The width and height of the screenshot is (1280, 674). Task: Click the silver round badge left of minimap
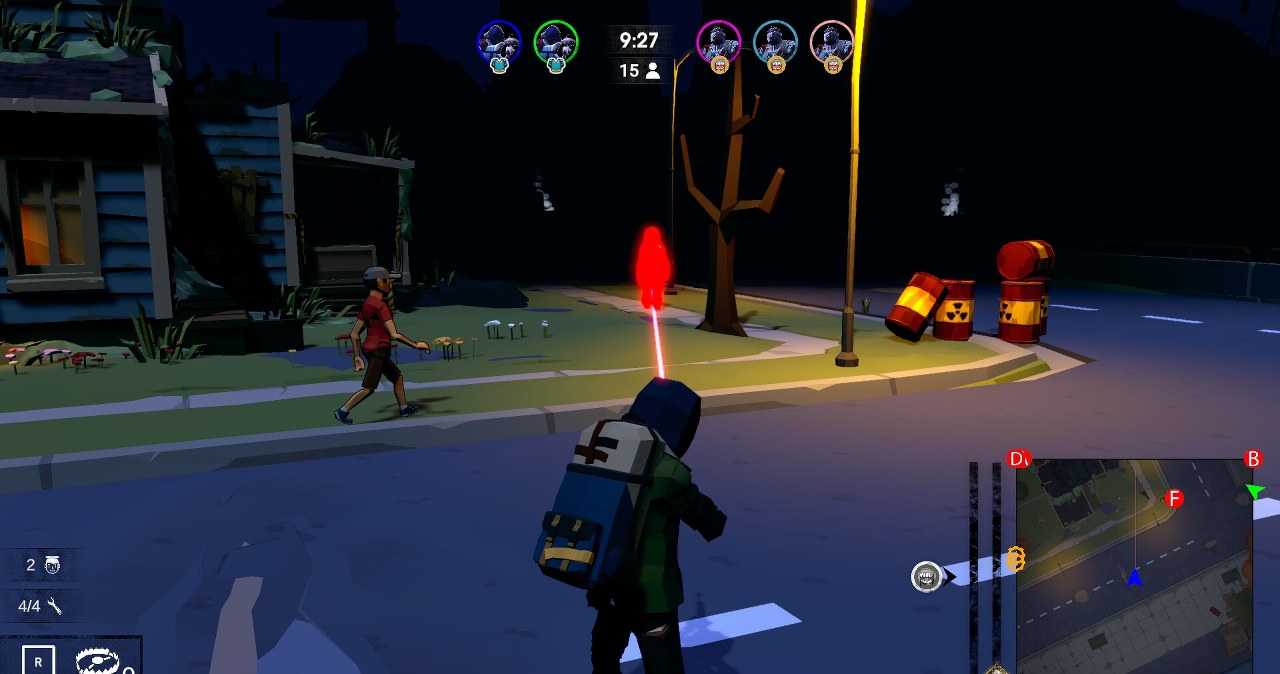(x=927, y=576)
